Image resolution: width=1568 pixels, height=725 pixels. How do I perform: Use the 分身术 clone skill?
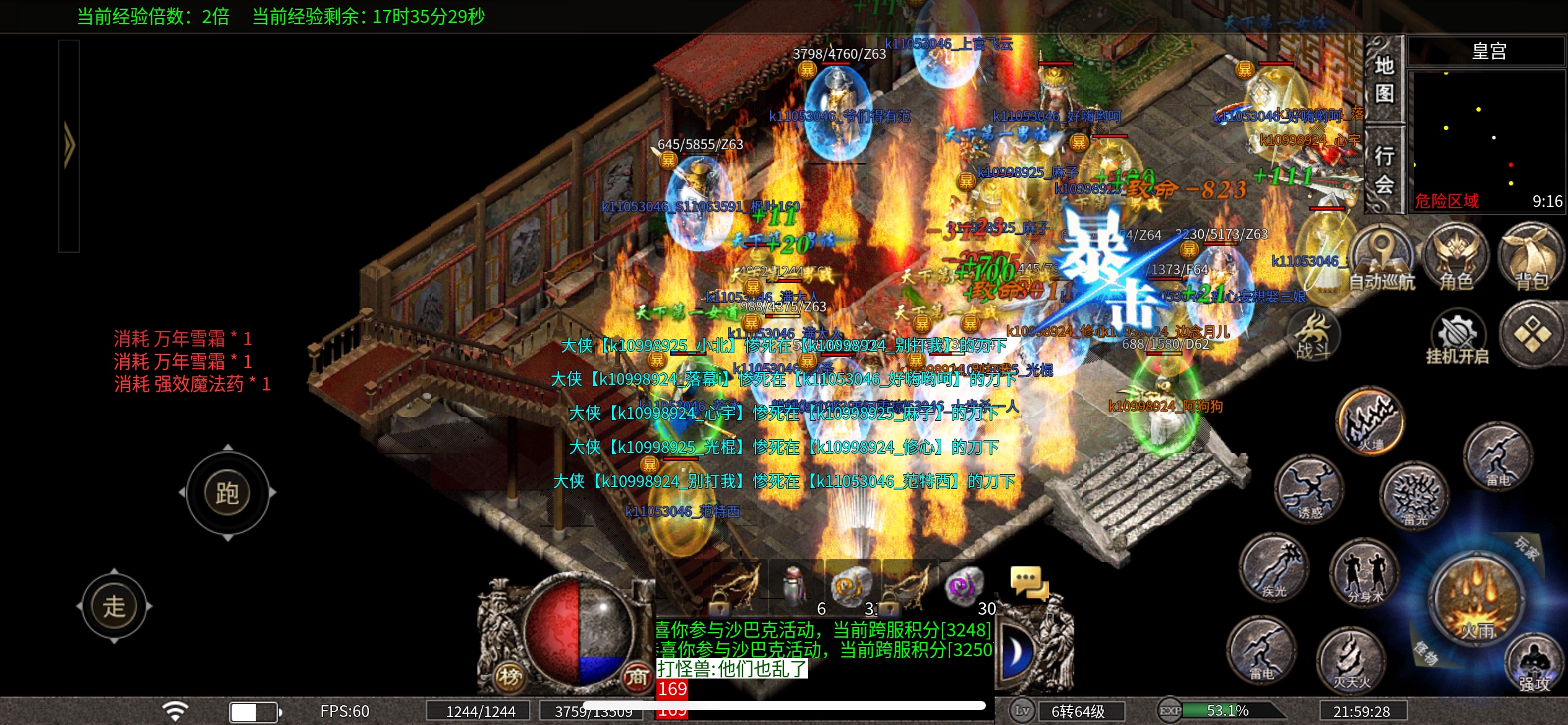click(x=1364, y=573)
